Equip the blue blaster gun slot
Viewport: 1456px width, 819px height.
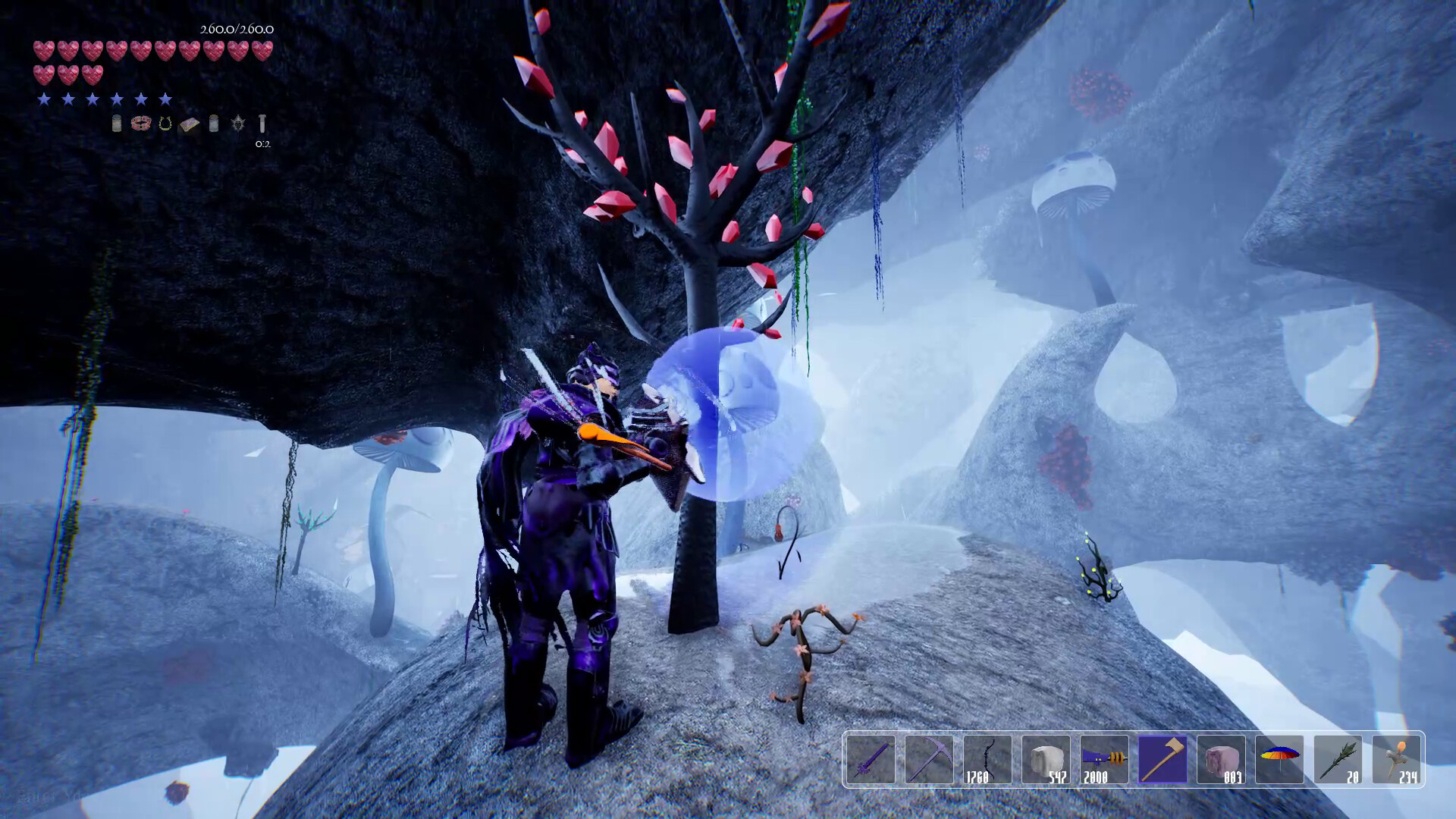pos(1104,759)
